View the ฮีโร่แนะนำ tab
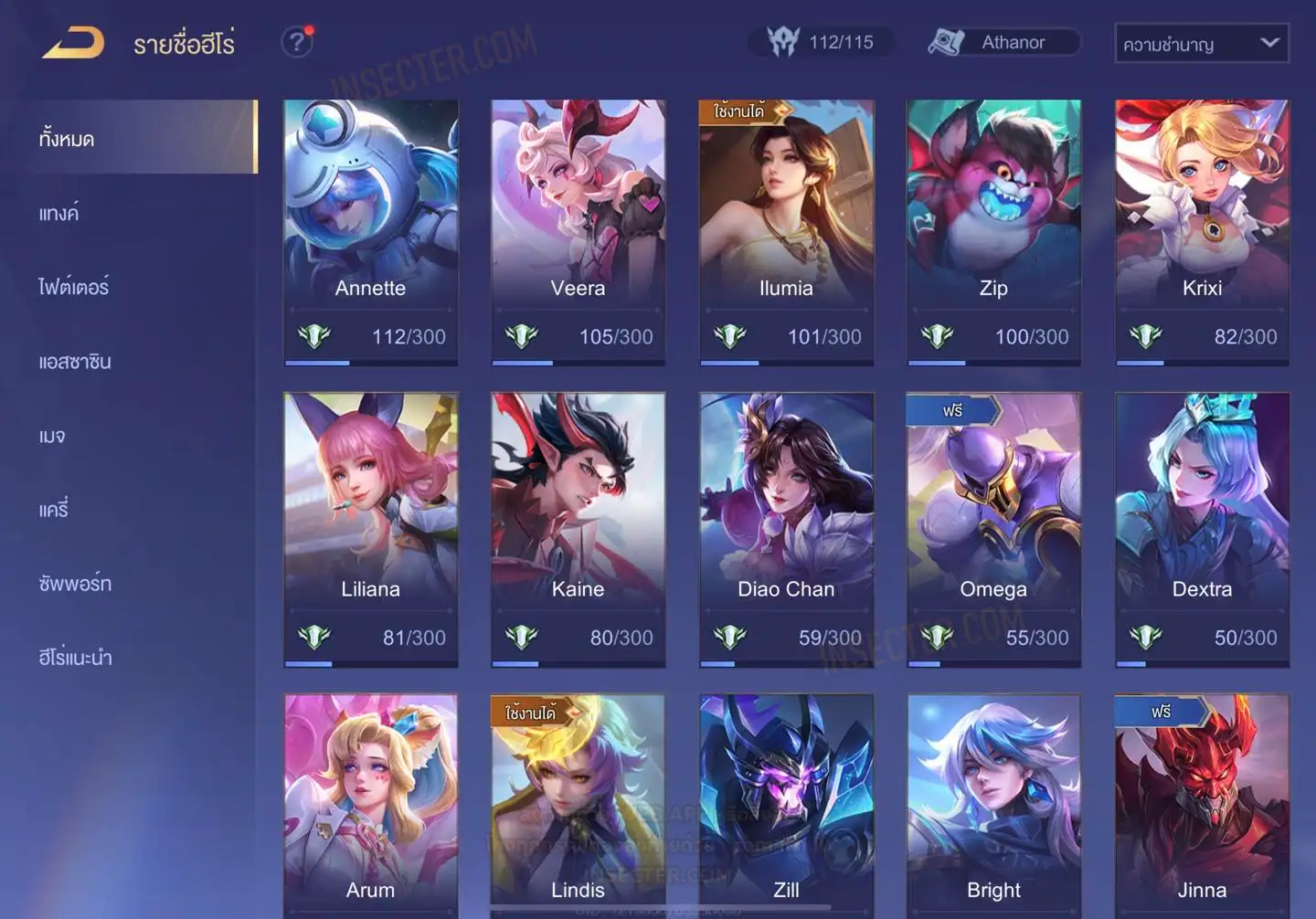The image size is (1316, 919). tap(75, 658)
